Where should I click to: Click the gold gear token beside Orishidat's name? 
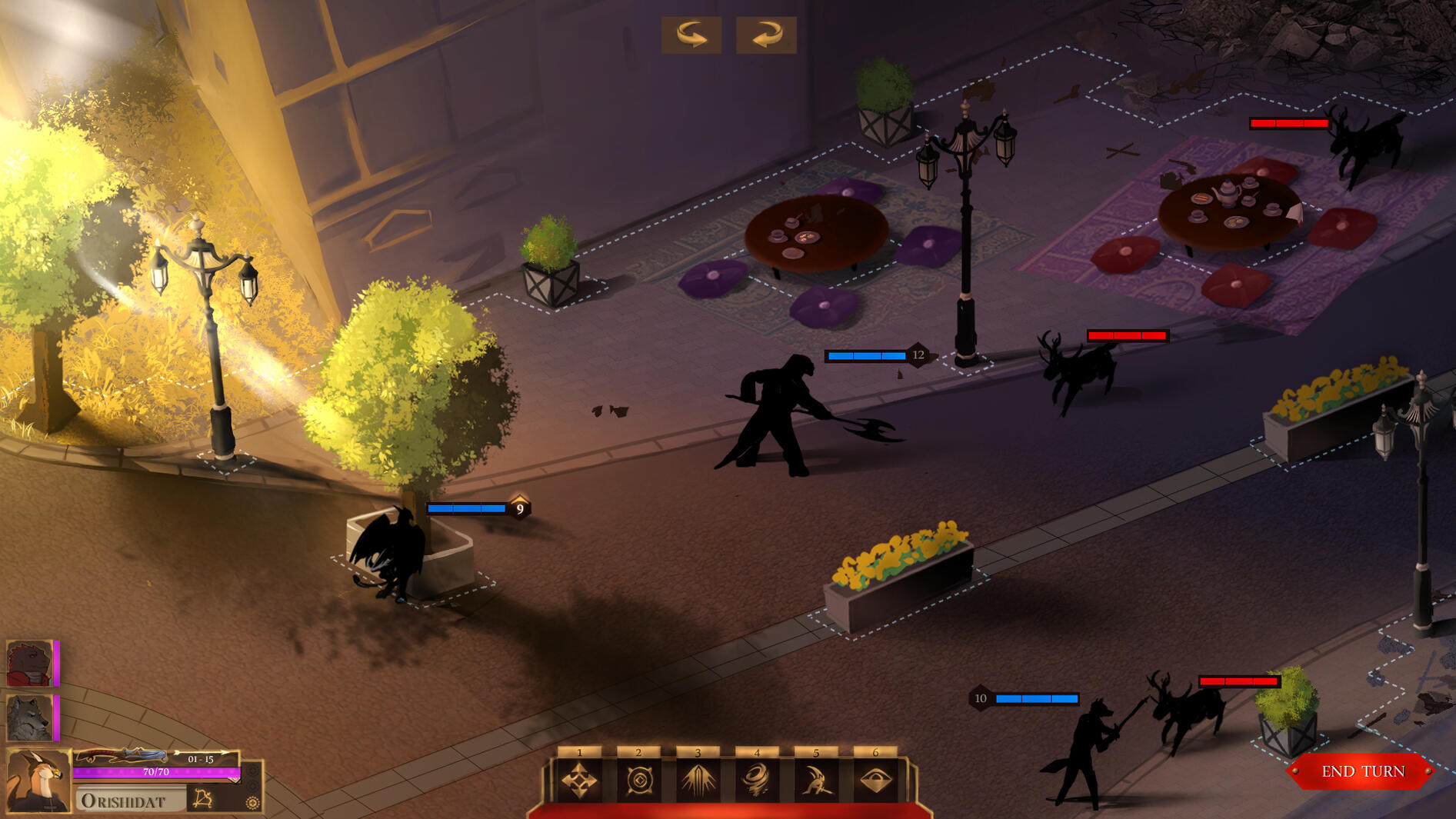pos(252,803)
